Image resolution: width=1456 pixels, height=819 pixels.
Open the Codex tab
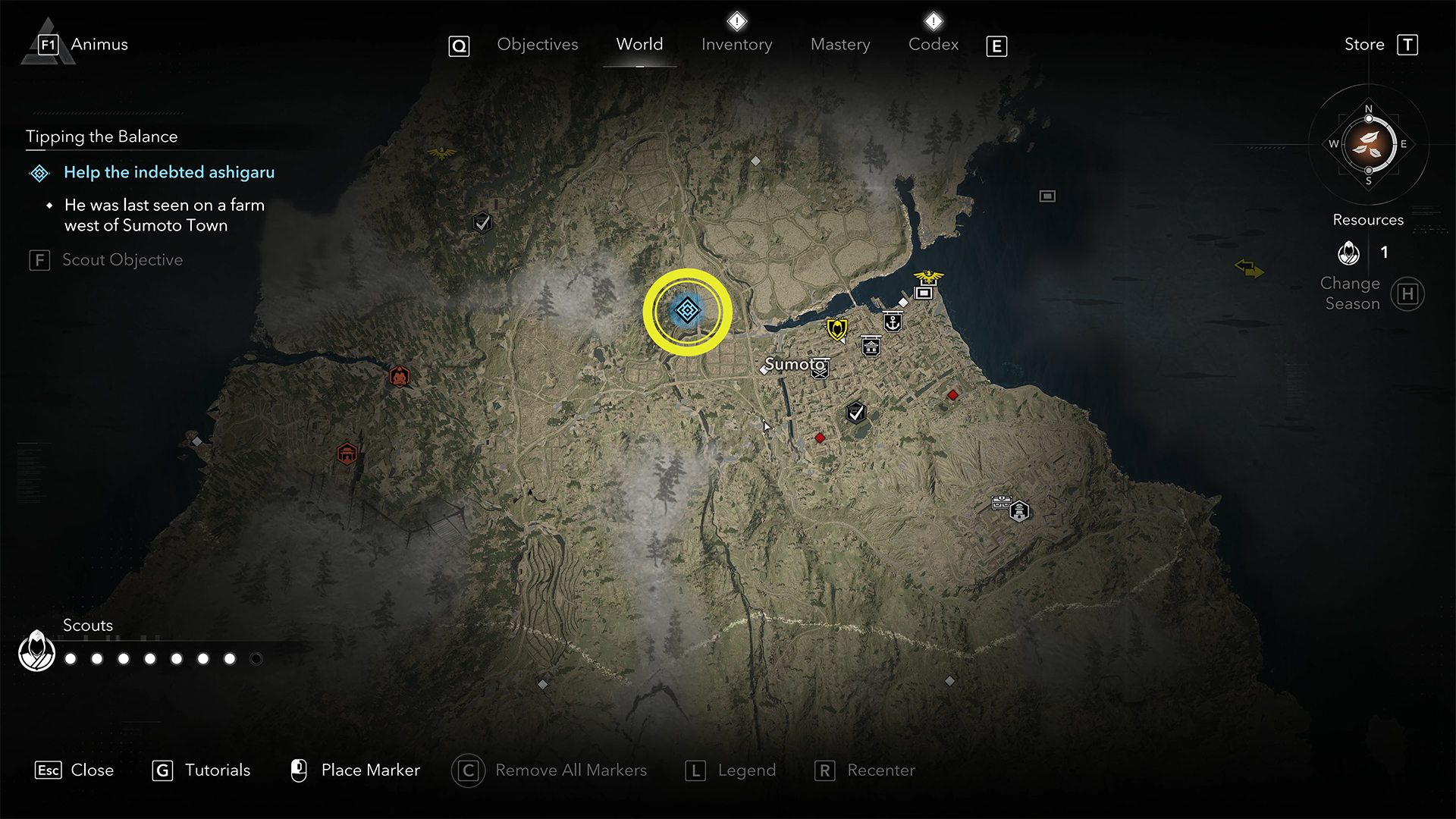click(x=934, y=45)
